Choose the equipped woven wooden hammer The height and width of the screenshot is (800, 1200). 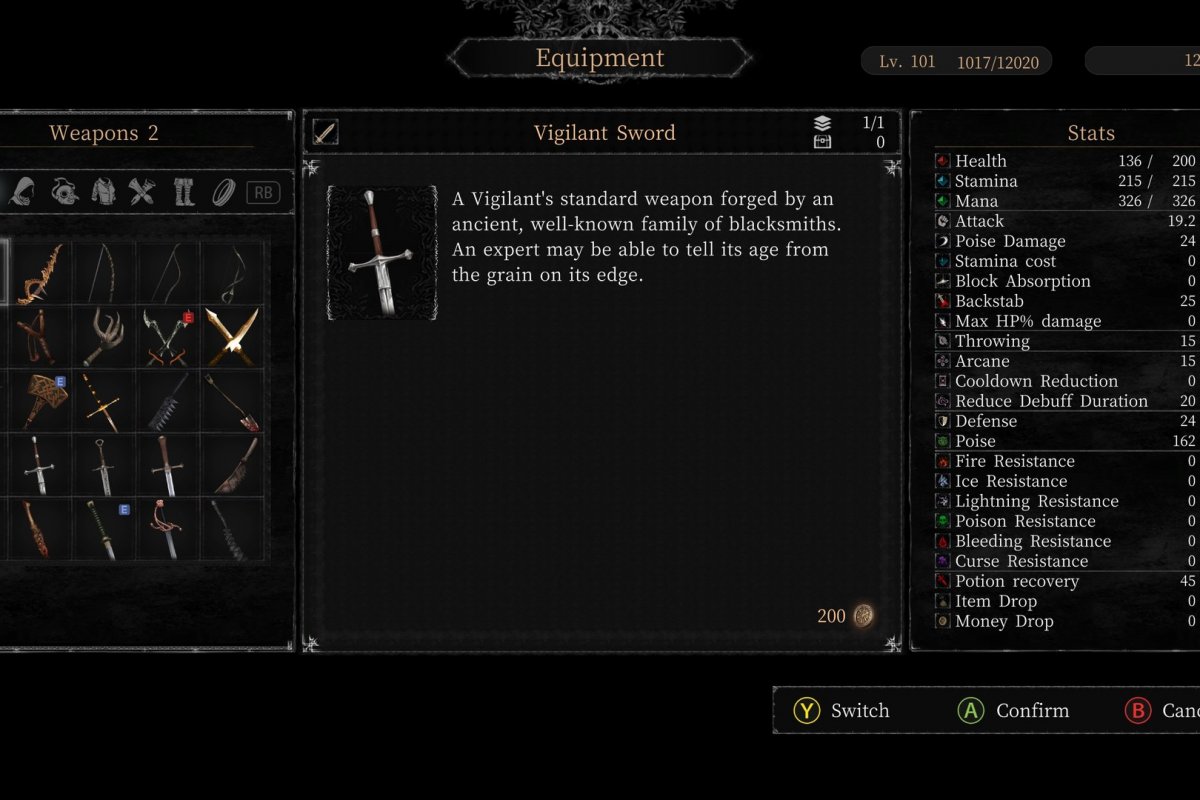tap(40, 400)
